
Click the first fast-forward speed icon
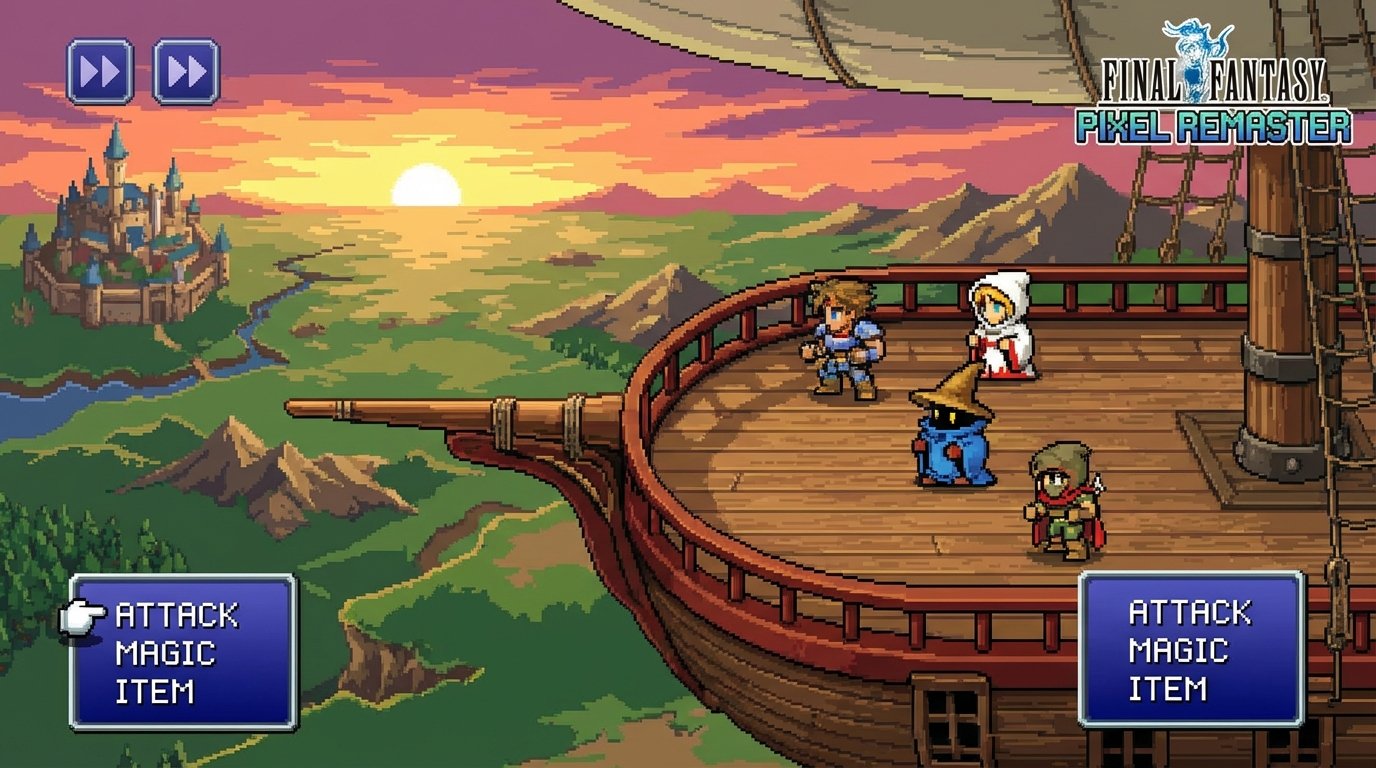point(99,70)
